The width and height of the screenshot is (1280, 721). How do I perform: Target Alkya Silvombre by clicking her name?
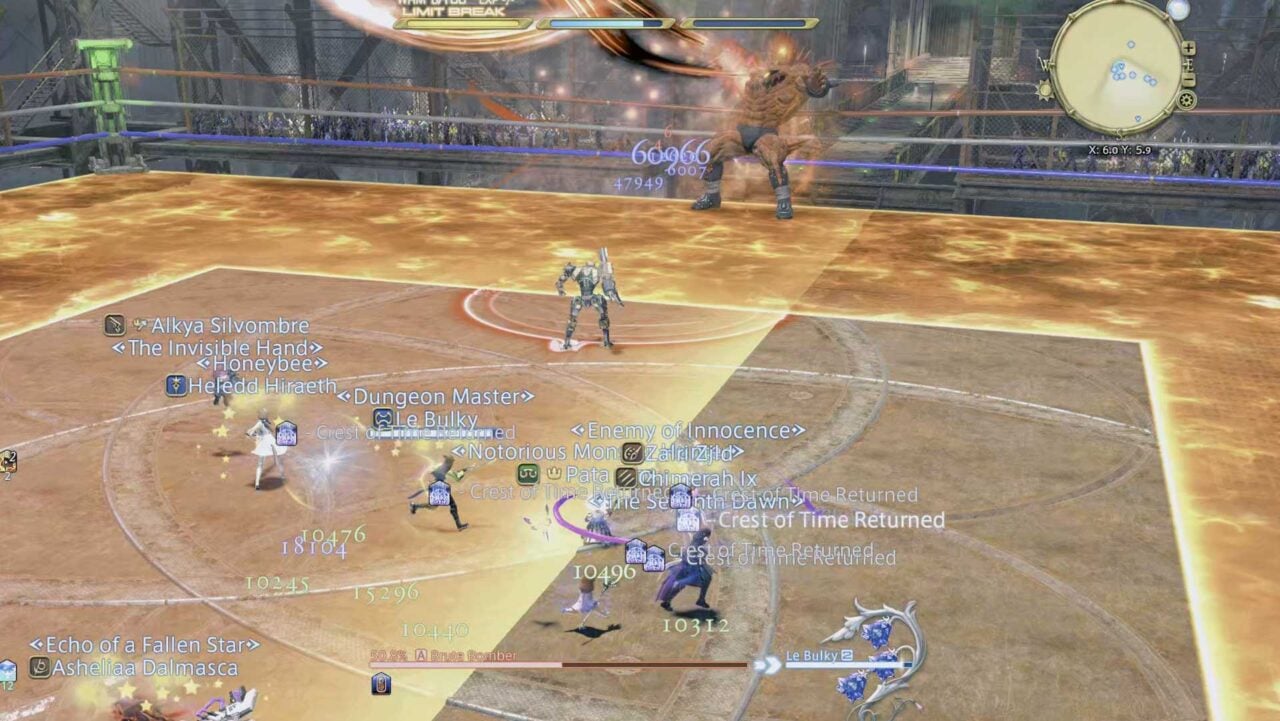[231, 325]
